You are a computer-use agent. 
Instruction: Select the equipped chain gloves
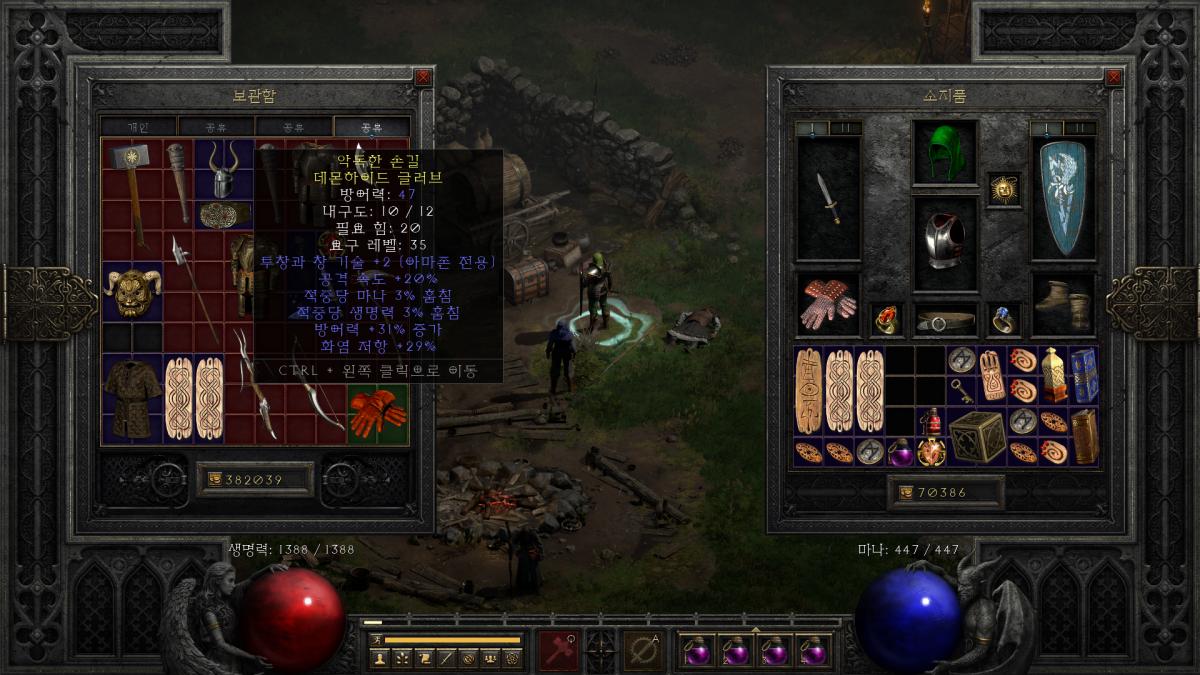(828, 304)
